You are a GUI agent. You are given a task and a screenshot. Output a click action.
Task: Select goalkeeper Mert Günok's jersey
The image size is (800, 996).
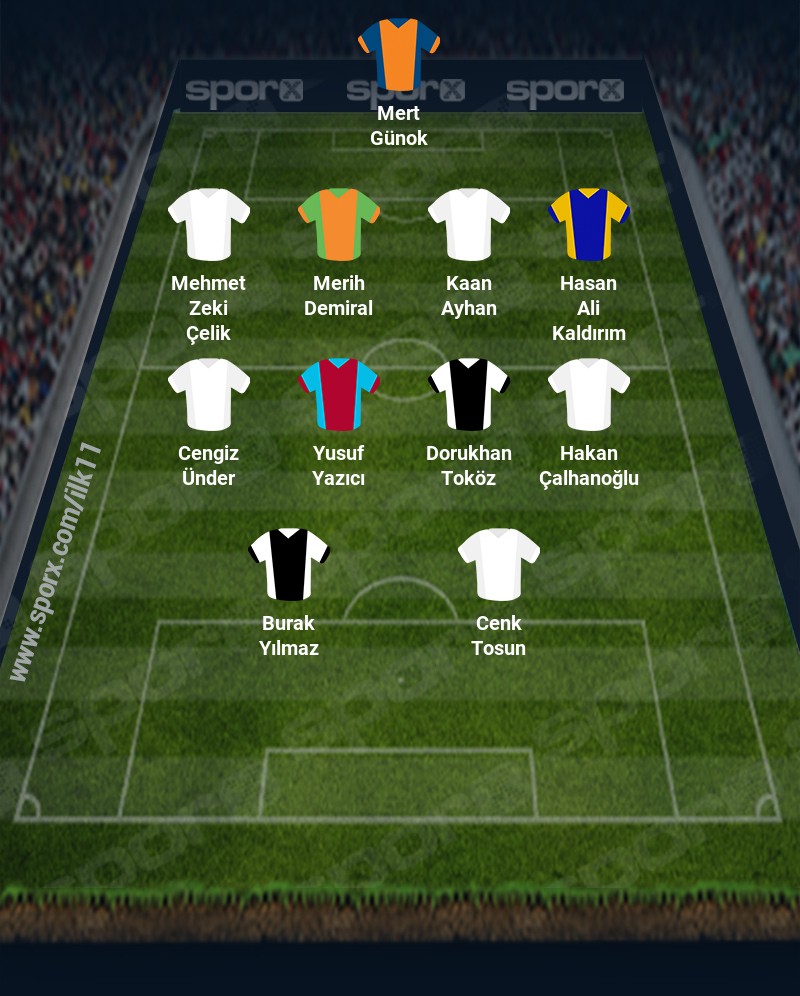[x=399, y=52]
